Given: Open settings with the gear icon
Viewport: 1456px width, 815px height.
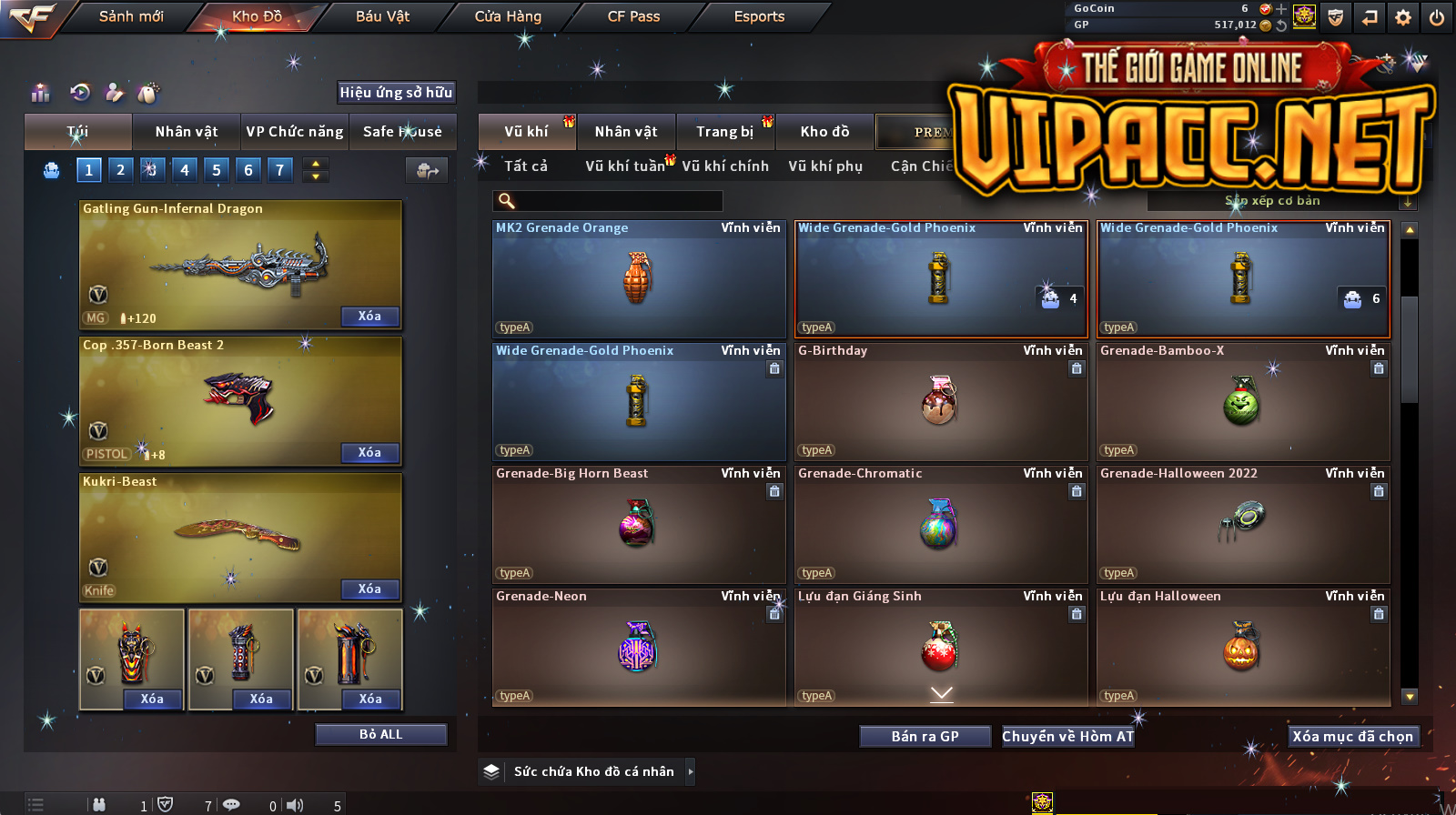Looking at the screenshot, I should tap(1403, 17).
